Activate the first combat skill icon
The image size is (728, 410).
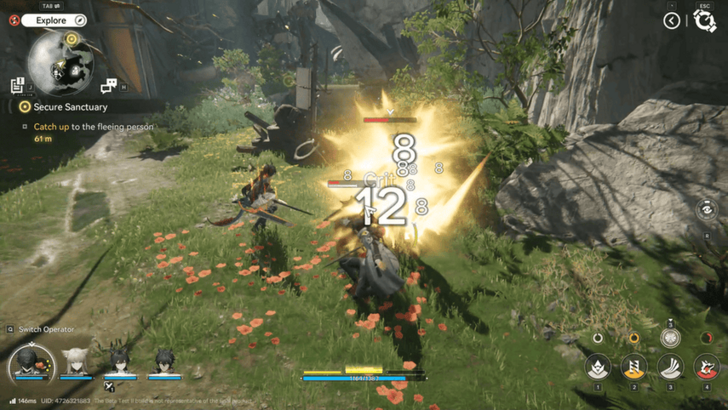pyautogui.click(x=598, y=368)
